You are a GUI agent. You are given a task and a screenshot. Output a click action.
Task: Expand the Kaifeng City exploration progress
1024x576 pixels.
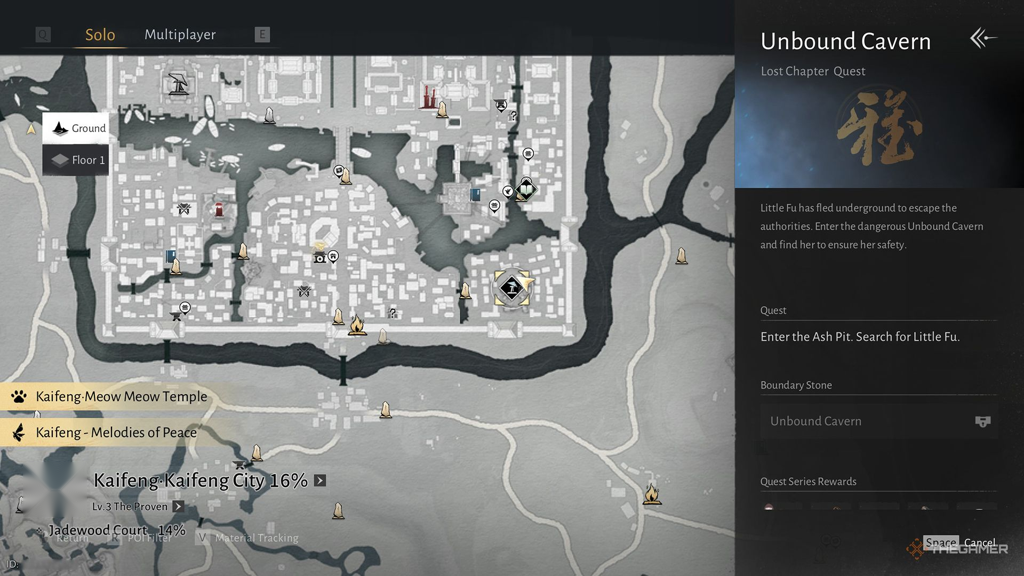320,481
